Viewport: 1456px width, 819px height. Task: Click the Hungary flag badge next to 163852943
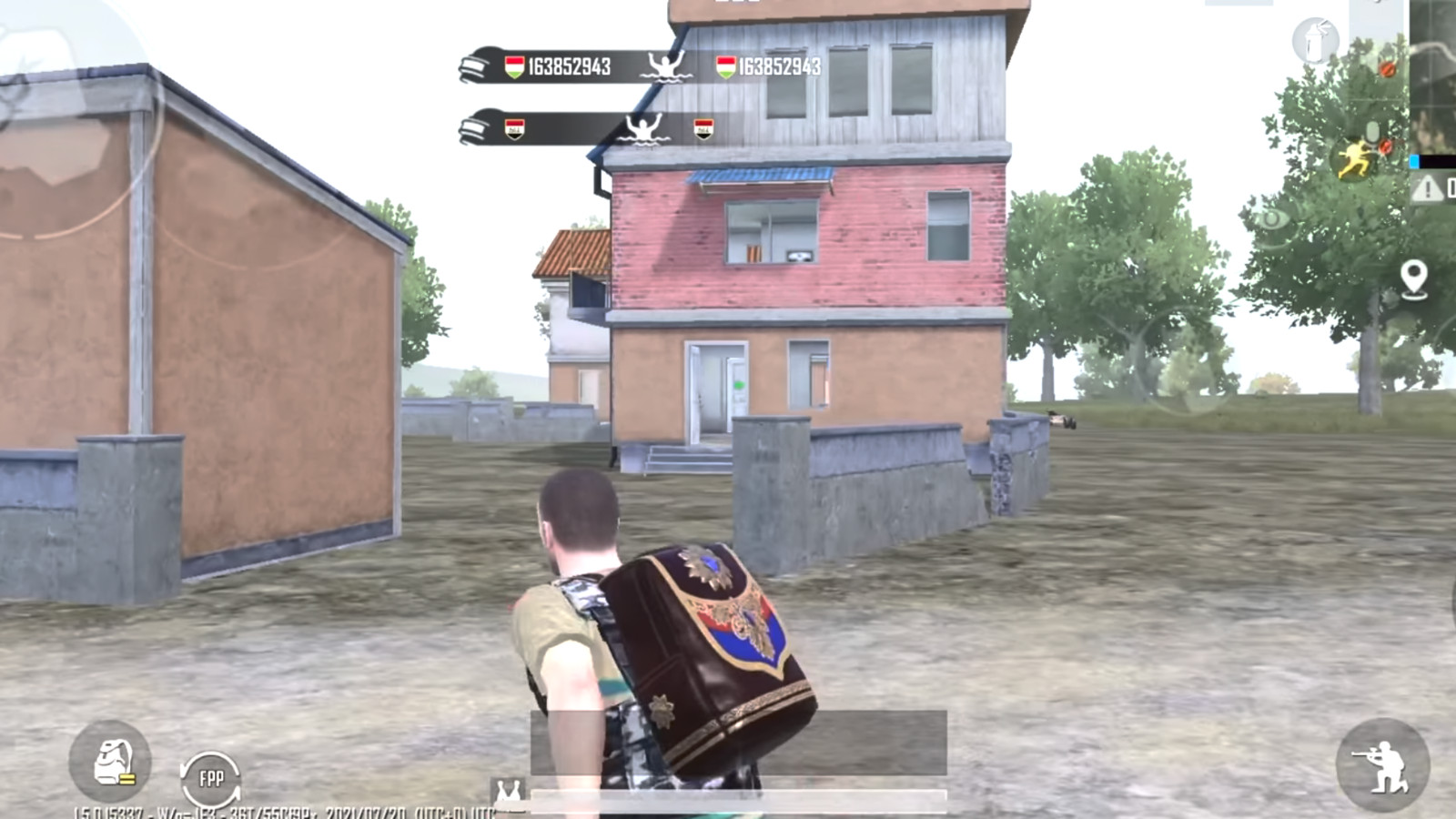(514, 66)
